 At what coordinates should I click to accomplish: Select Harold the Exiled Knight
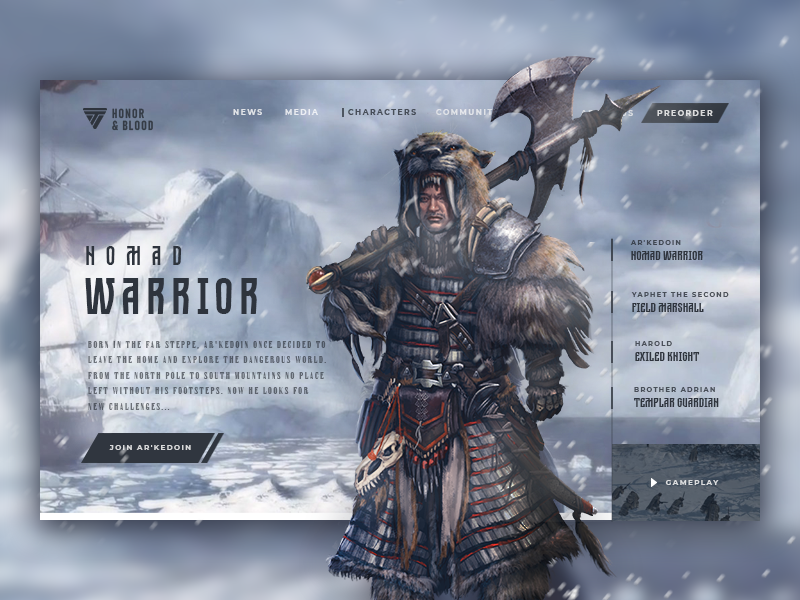[666, 351]
